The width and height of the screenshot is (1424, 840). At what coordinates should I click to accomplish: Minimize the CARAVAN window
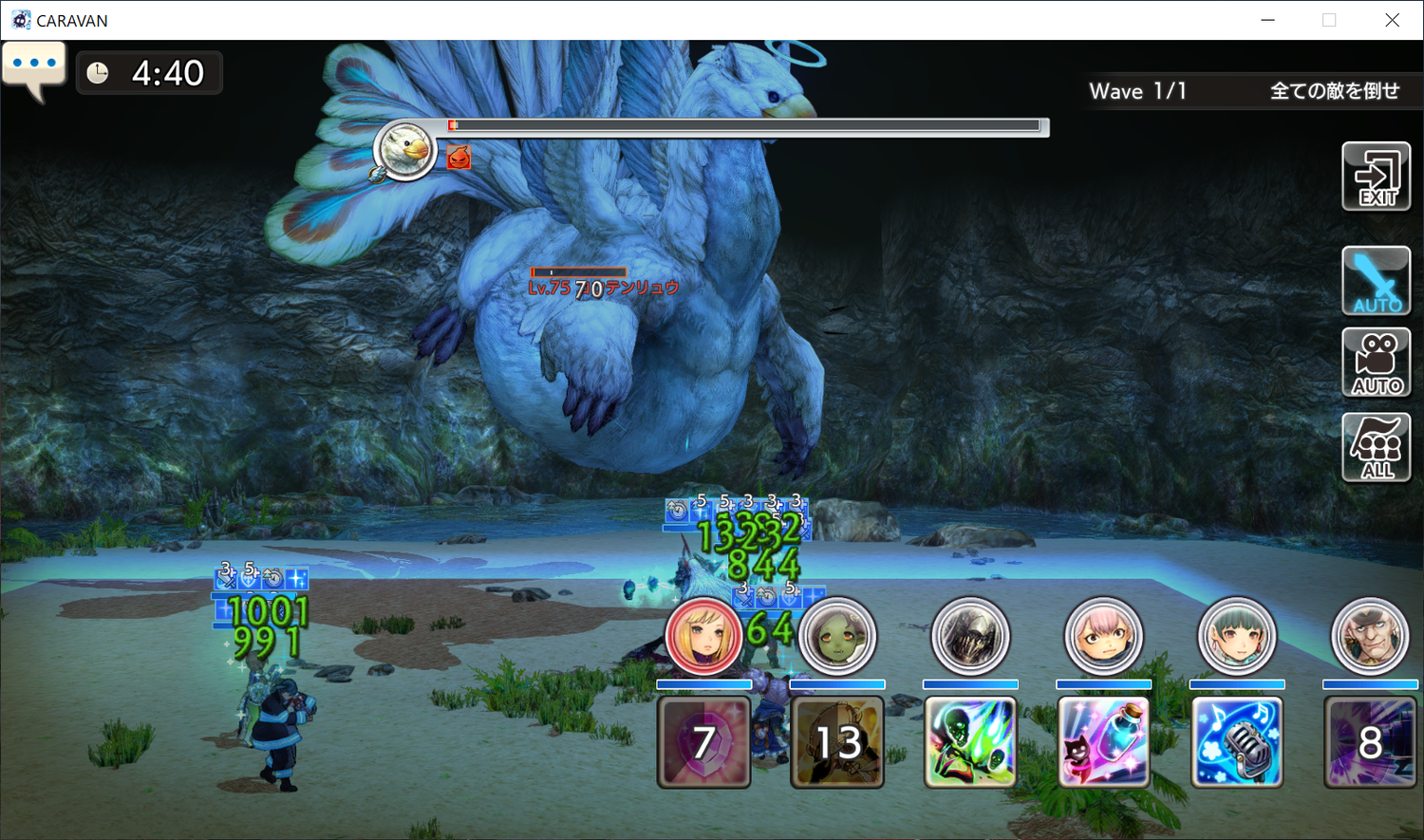(1267, 20)
